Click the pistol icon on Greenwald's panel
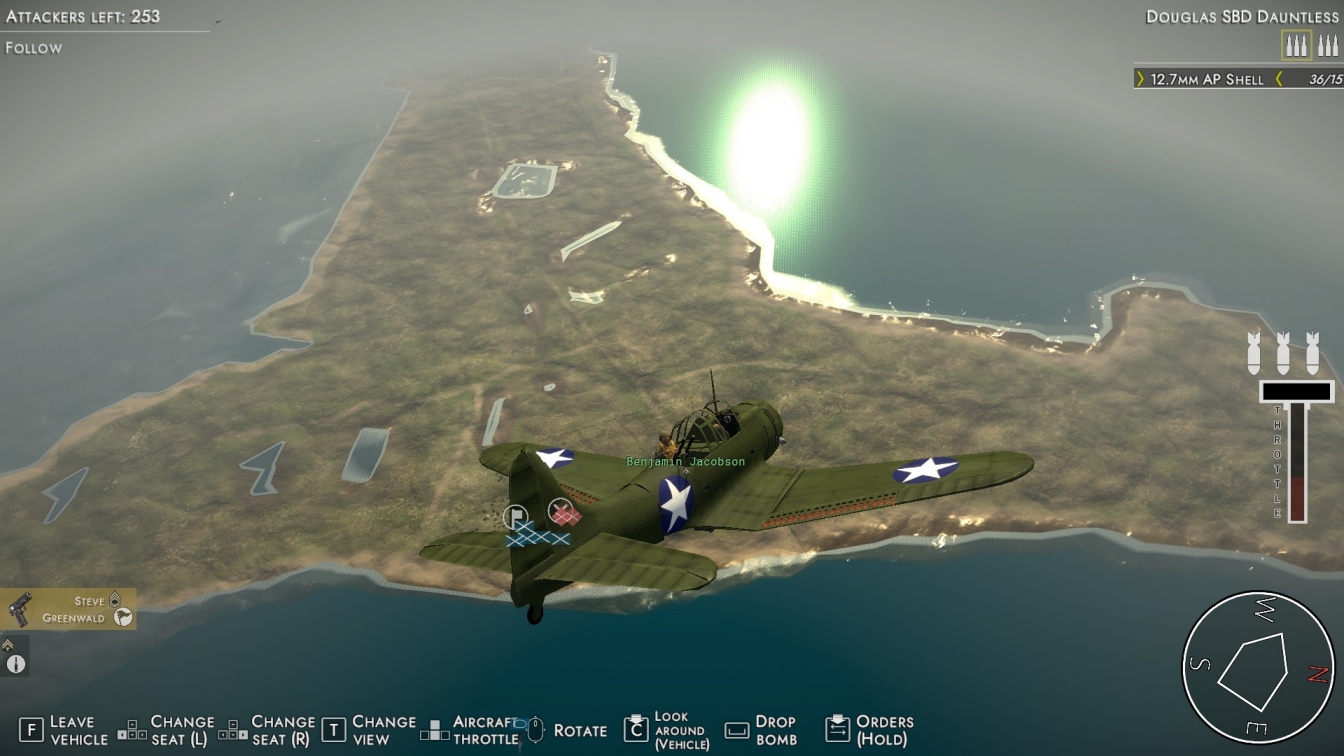The width and height of the screenshot is (1344, 756). point(20,609)
